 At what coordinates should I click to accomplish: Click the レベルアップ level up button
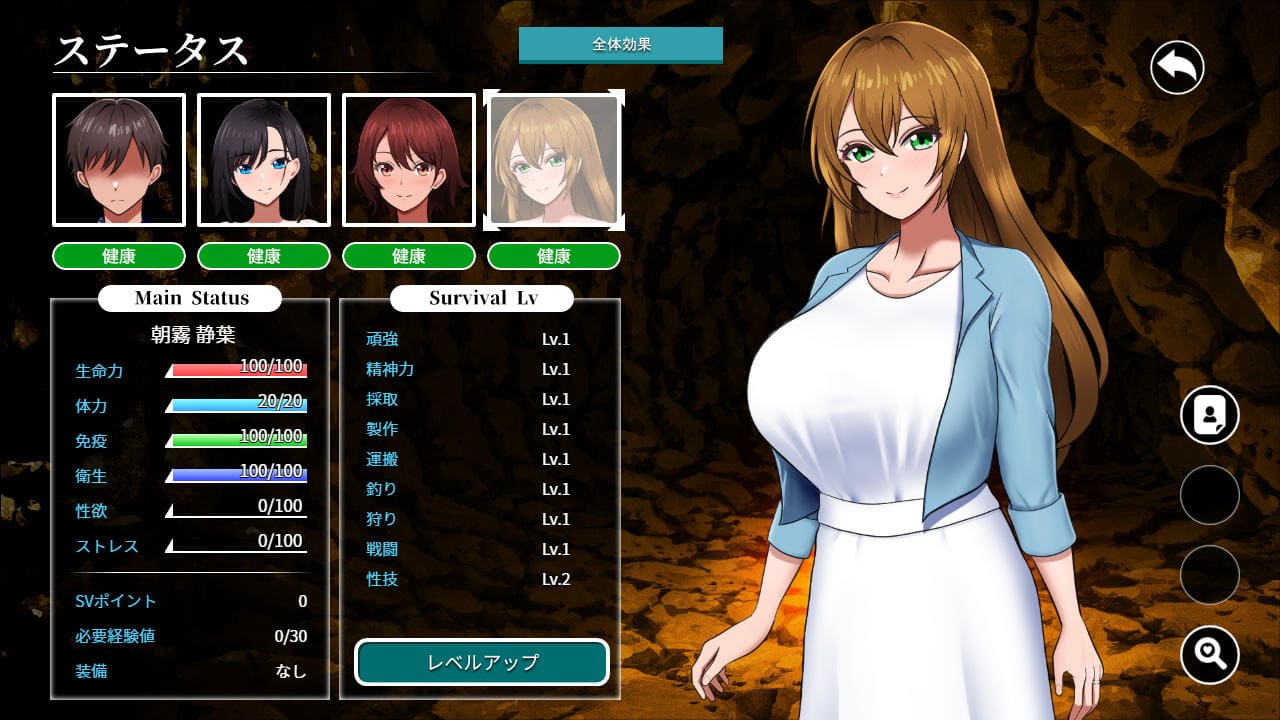coord(482,662)
